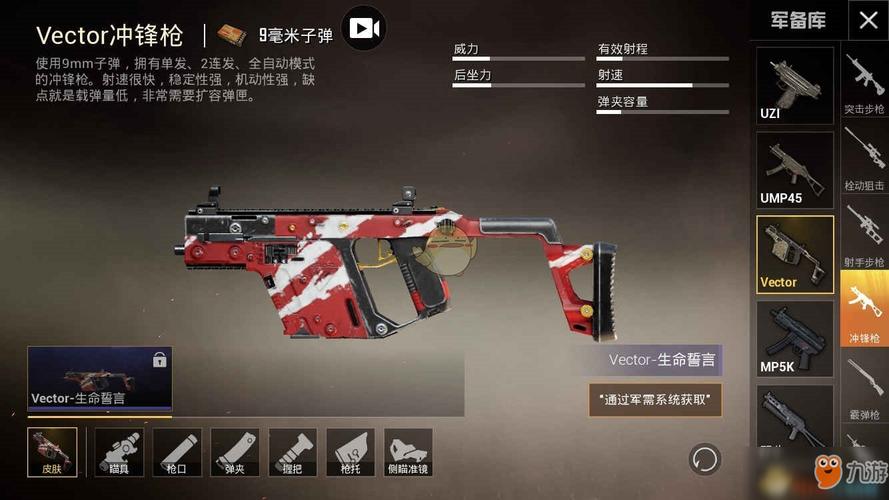This screenshot has height=500, width=889.
Task: Switch to the 霰弹枪 shotgun tab
Action: tap(864, 385)
